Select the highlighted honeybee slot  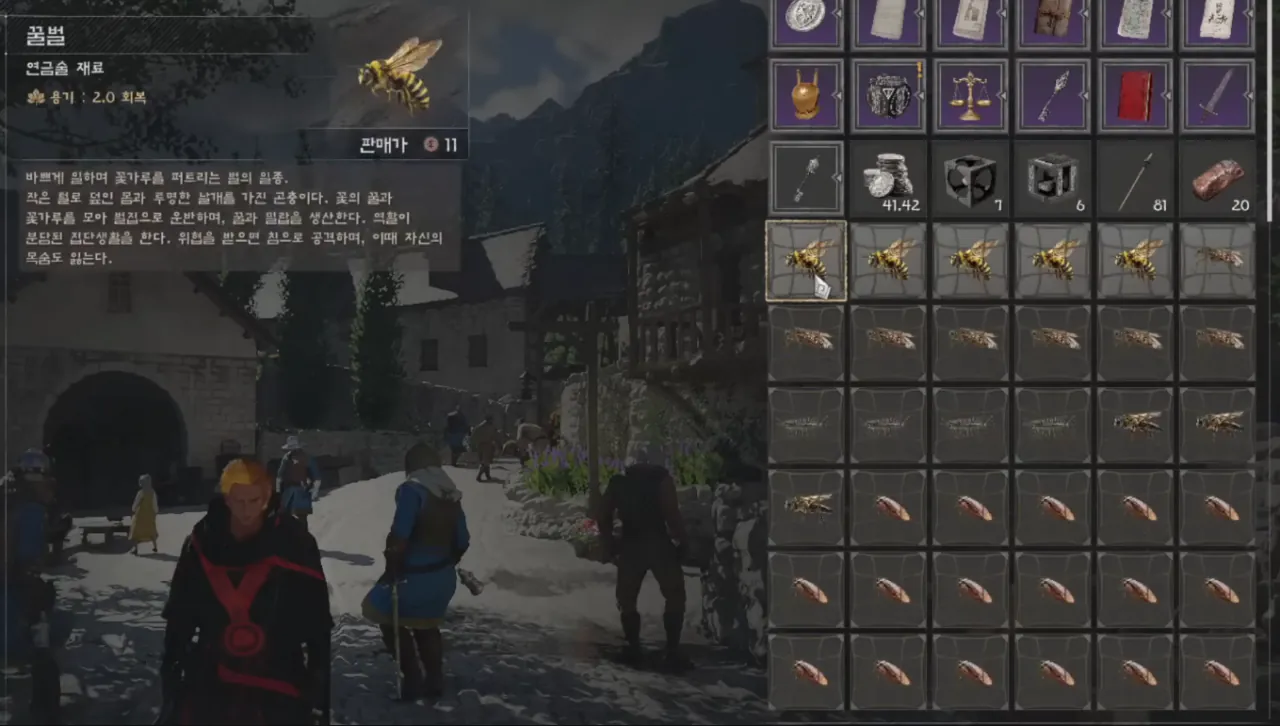pyautogui.click(x=806, y=261)
